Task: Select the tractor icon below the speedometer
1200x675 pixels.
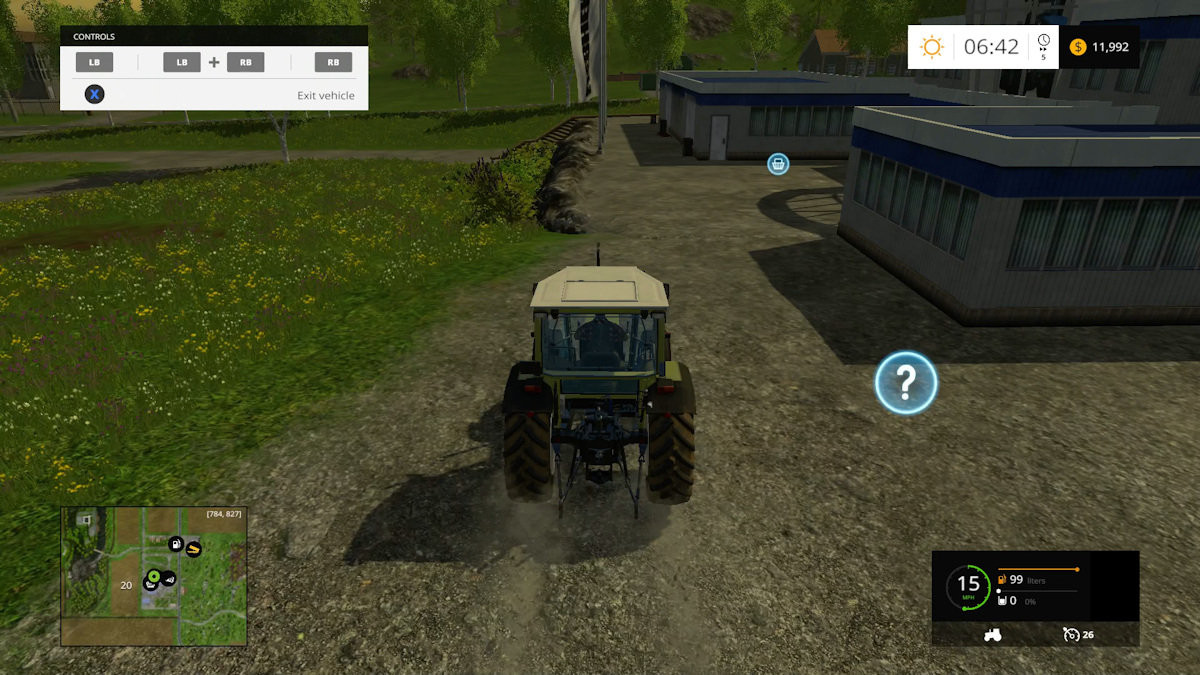Action: tap(993, 634)
